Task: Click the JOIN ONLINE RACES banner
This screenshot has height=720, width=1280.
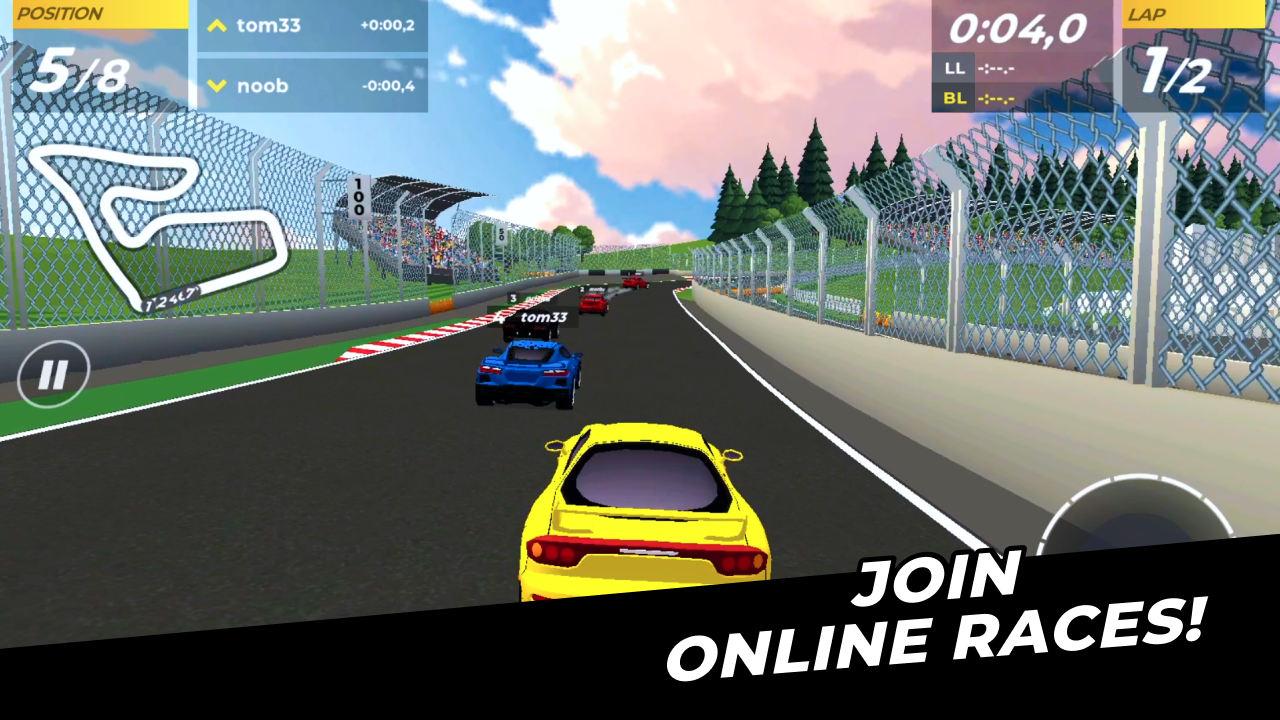Action: pyautogui.click(x=940, y=610)
